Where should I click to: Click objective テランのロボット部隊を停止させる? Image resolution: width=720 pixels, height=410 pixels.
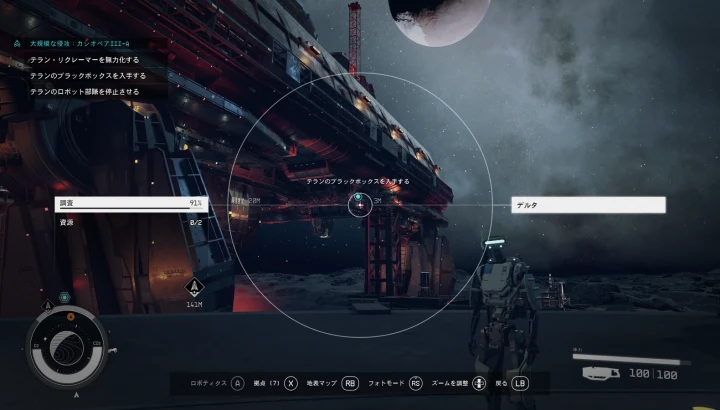(85, 91)
